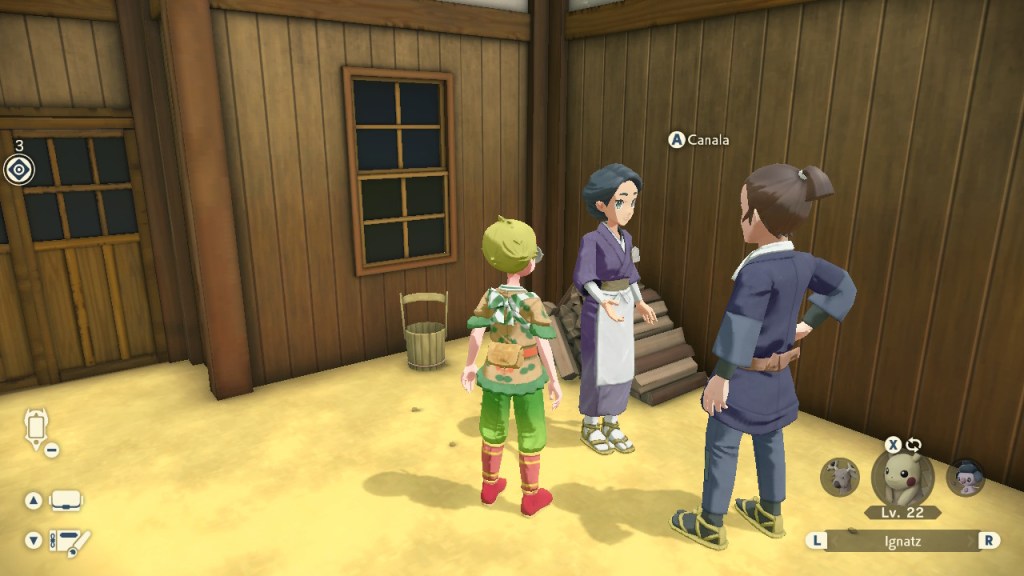
Task: Open the satchel bag icon
Action: 67,500
